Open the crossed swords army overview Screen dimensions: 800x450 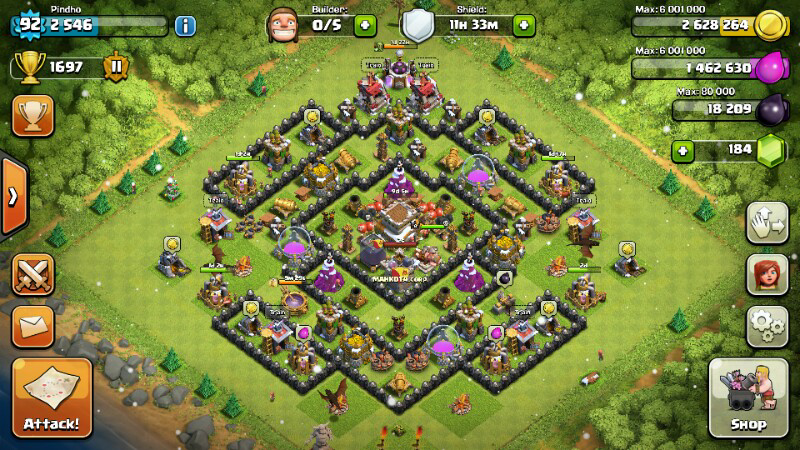pyautogui.click(x=32, y=274)
